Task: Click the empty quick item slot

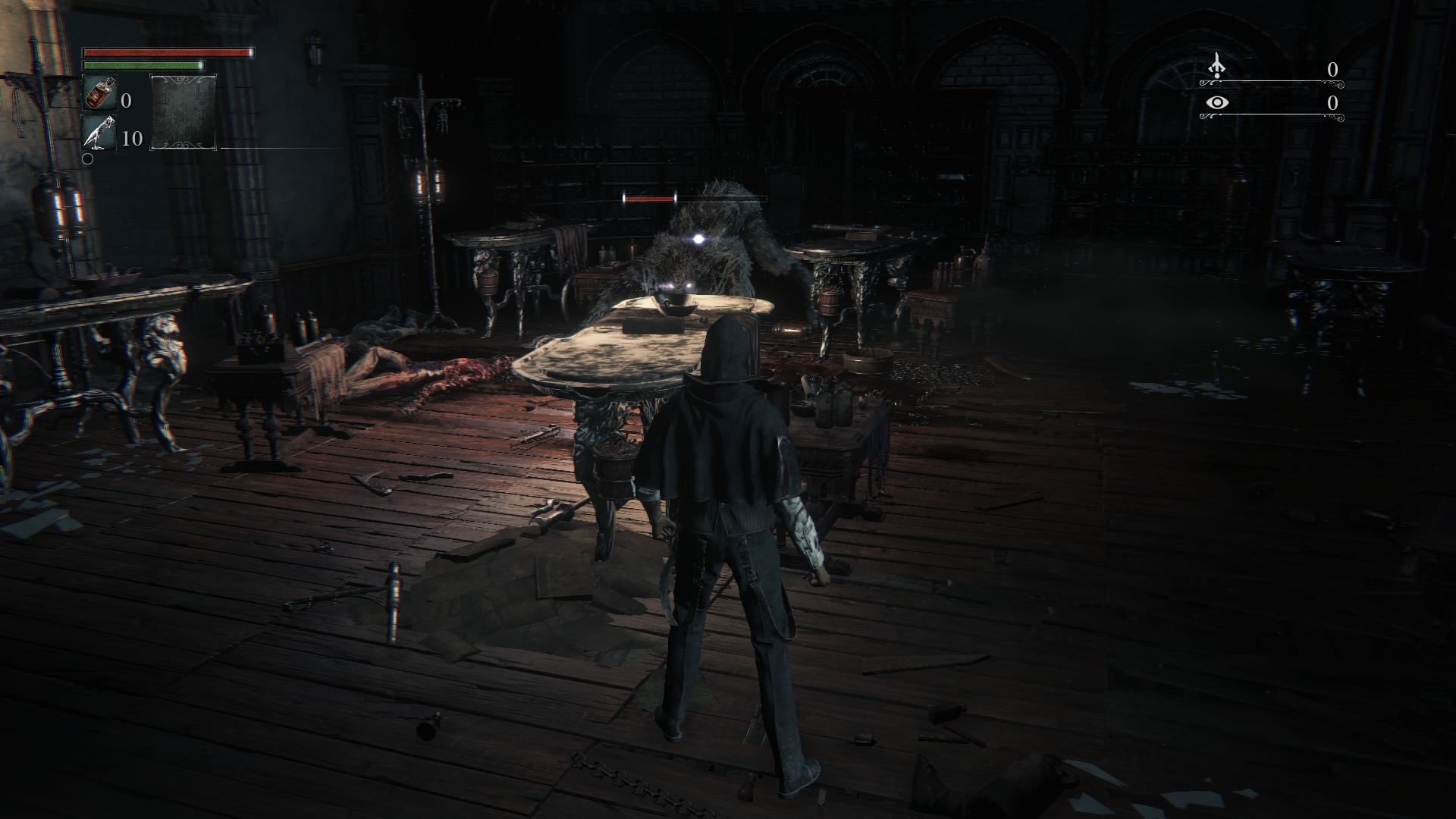Action: pyautogui.click(x=184, y=111)
